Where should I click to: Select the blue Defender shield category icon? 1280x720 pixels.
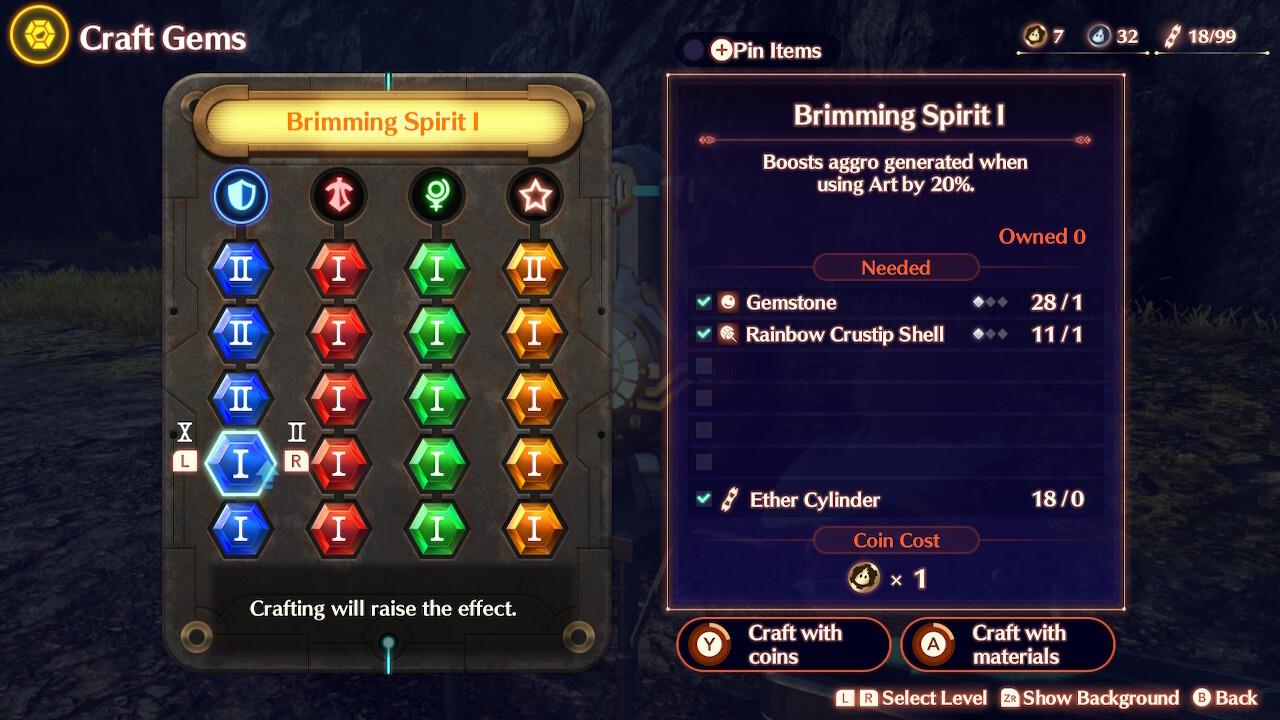[x=240, y=196]
